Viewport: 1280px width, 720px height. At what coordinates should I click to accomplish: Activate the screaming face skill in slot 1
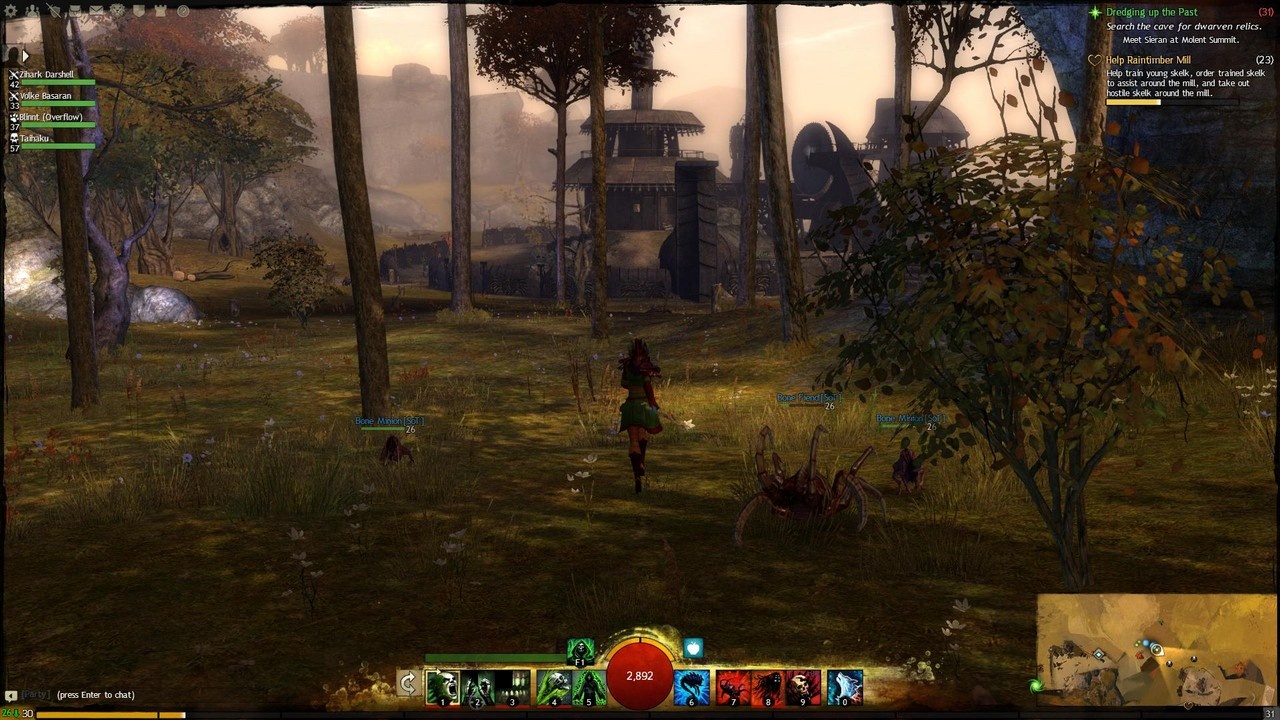click(442, 687)
